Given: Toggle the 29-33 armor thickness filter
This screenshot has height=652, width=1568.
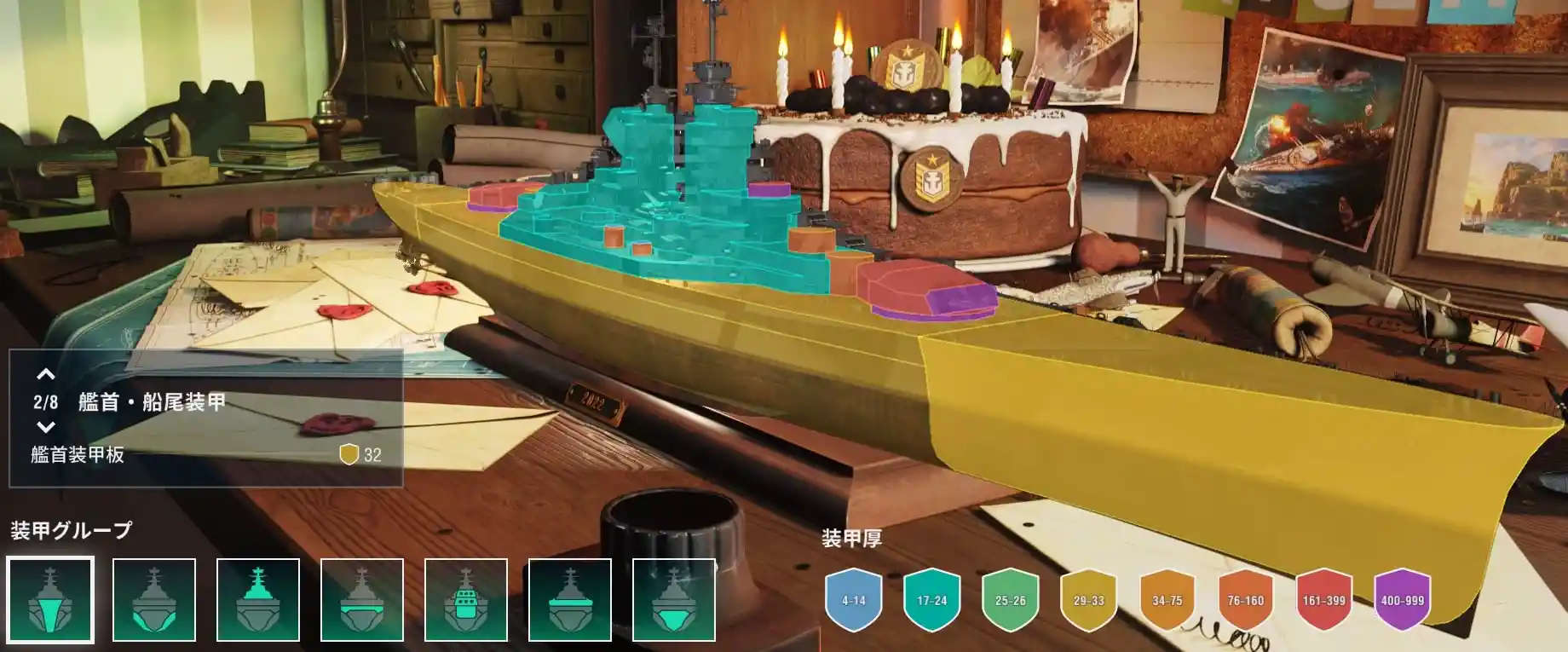Looking at the screenshot, I should (x=1089, y=600).
